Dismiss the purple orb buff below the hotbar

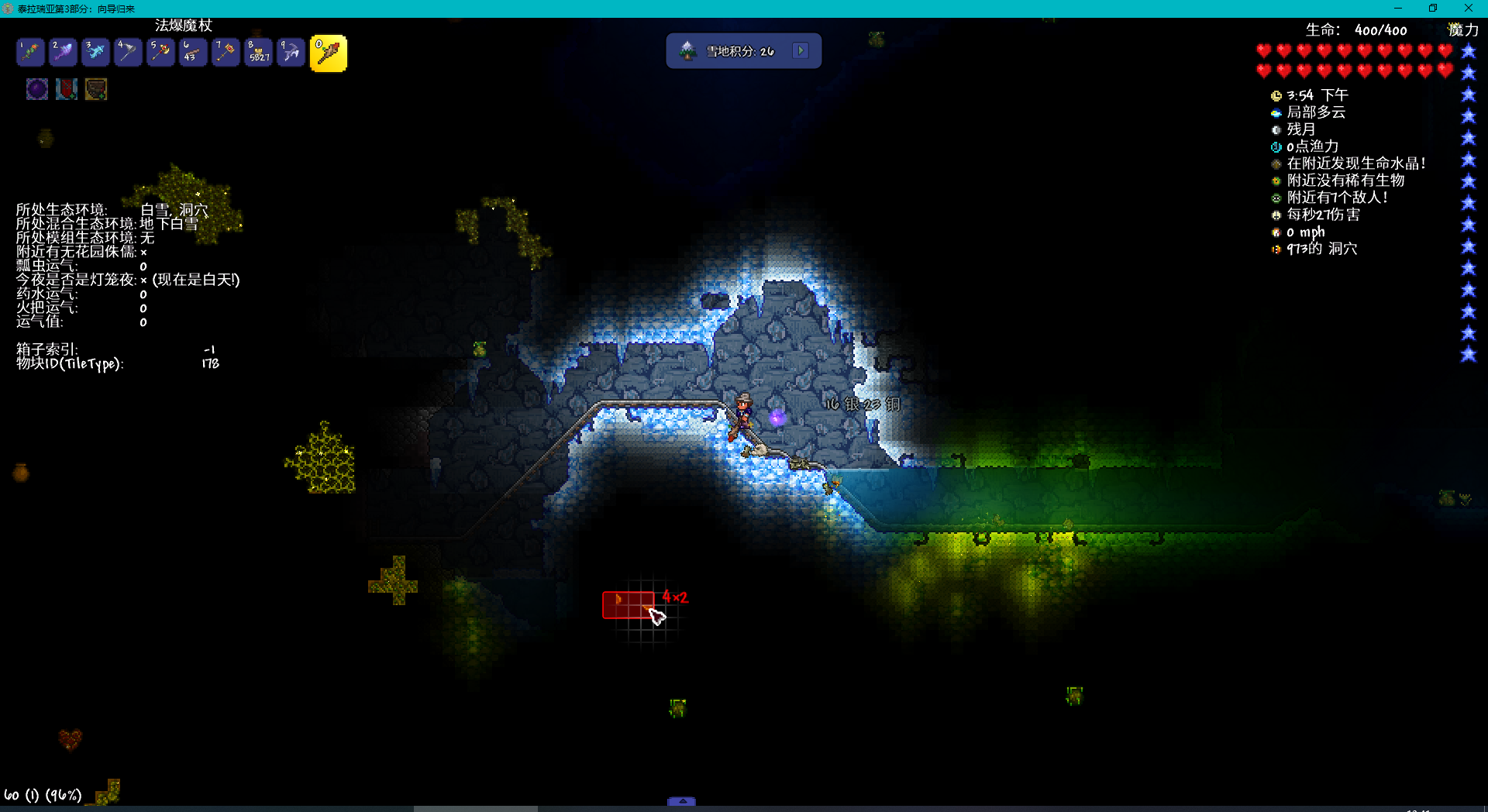coord(36,88)
